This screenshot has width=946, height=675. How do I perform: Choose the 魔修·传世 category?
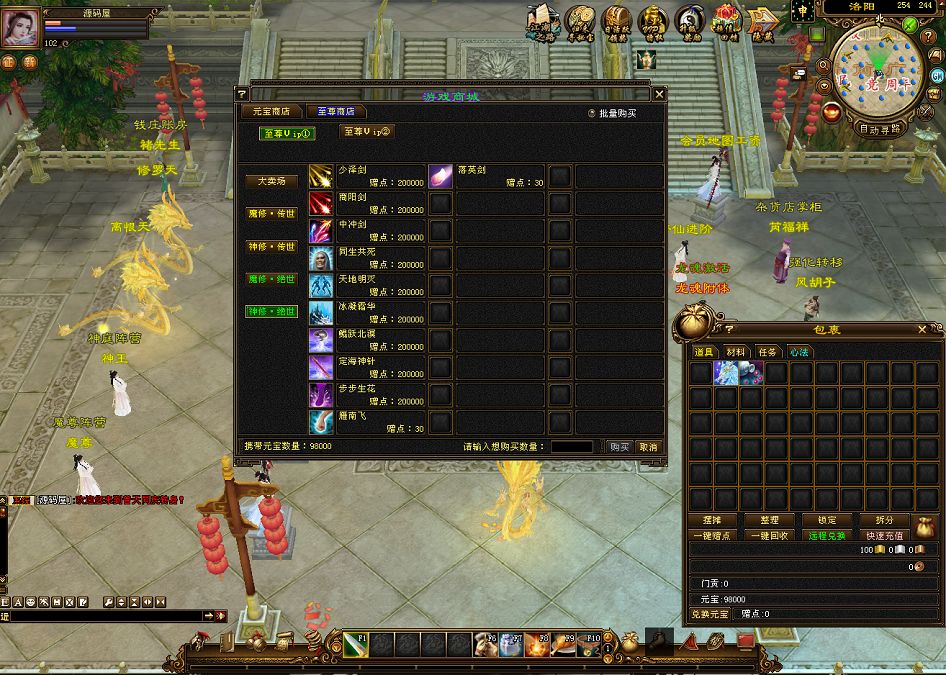pyautogui.click(x=272, y=213)
